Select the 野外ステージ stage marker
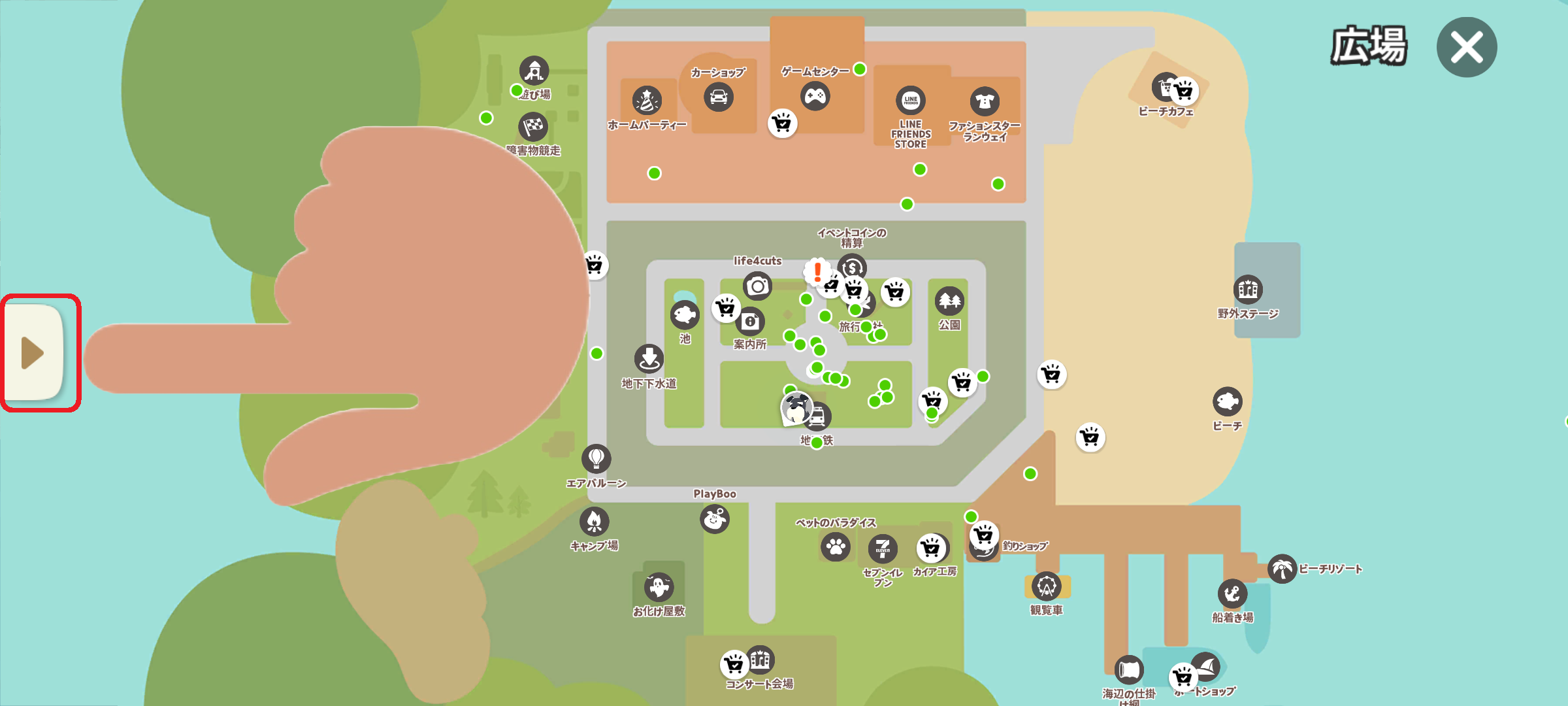 pos(1248,289)
